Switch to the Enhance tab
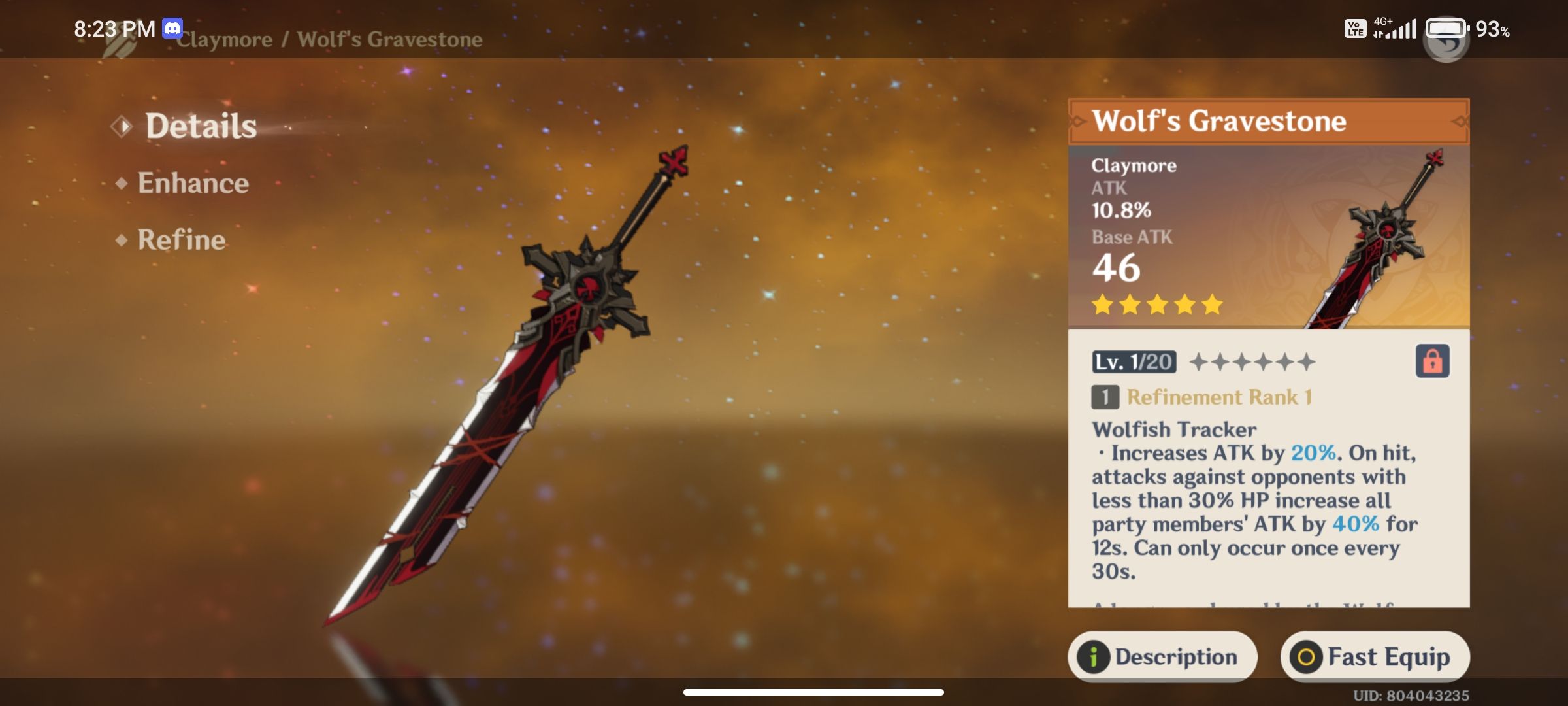 pos(193,183)
